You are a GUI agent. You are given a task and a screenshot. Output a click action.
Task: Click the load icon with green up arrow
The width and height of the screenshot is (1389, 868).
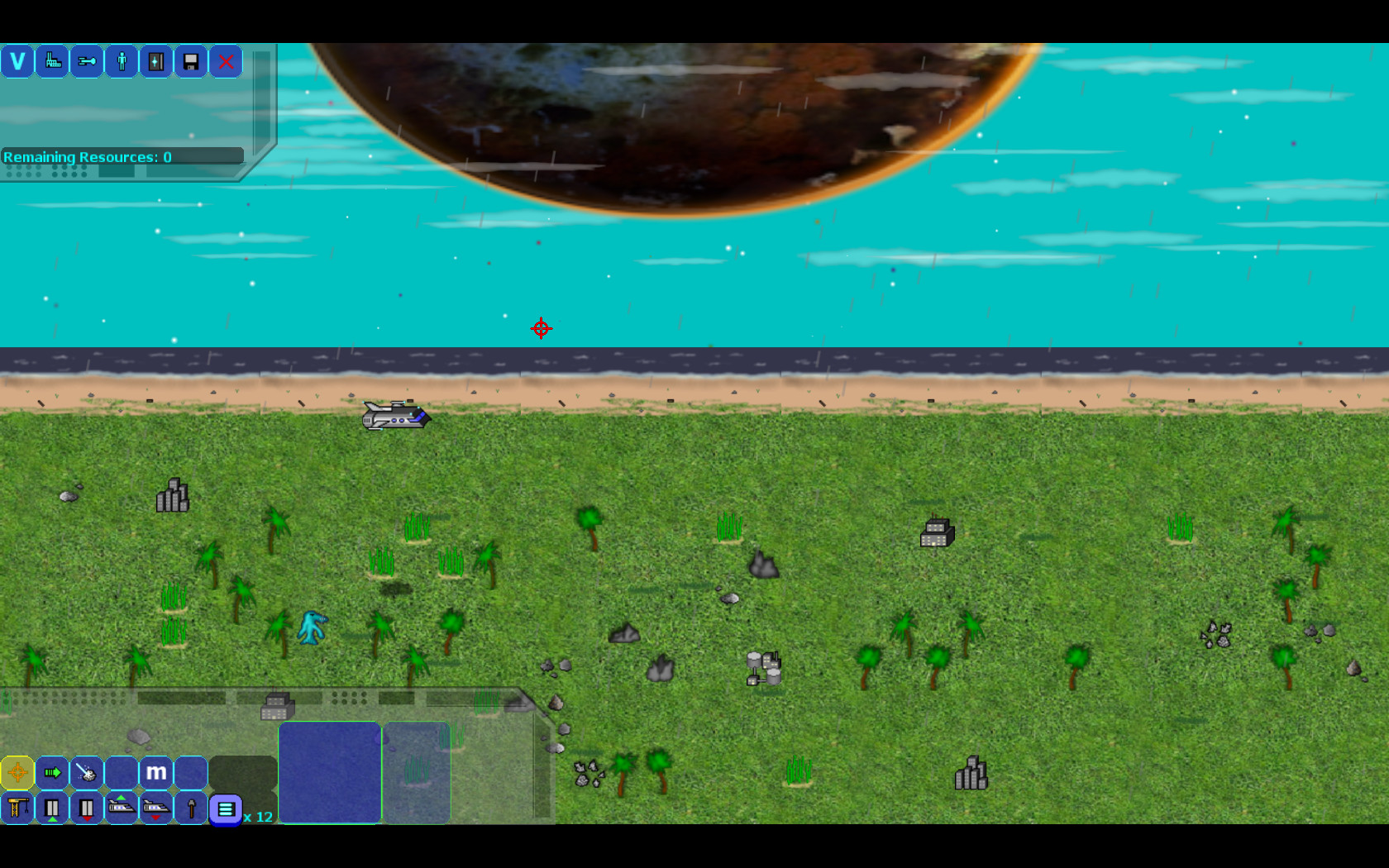click(52, 808)
